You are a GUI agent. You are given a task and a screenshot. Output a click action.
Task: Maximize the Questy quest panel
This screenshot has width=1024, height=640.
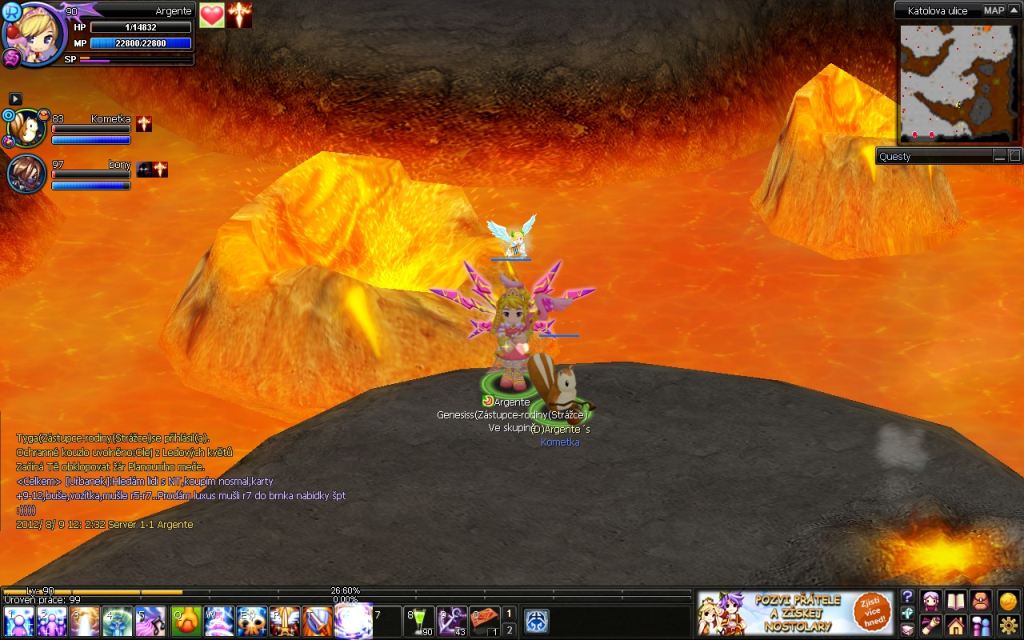click(1014, 156)
